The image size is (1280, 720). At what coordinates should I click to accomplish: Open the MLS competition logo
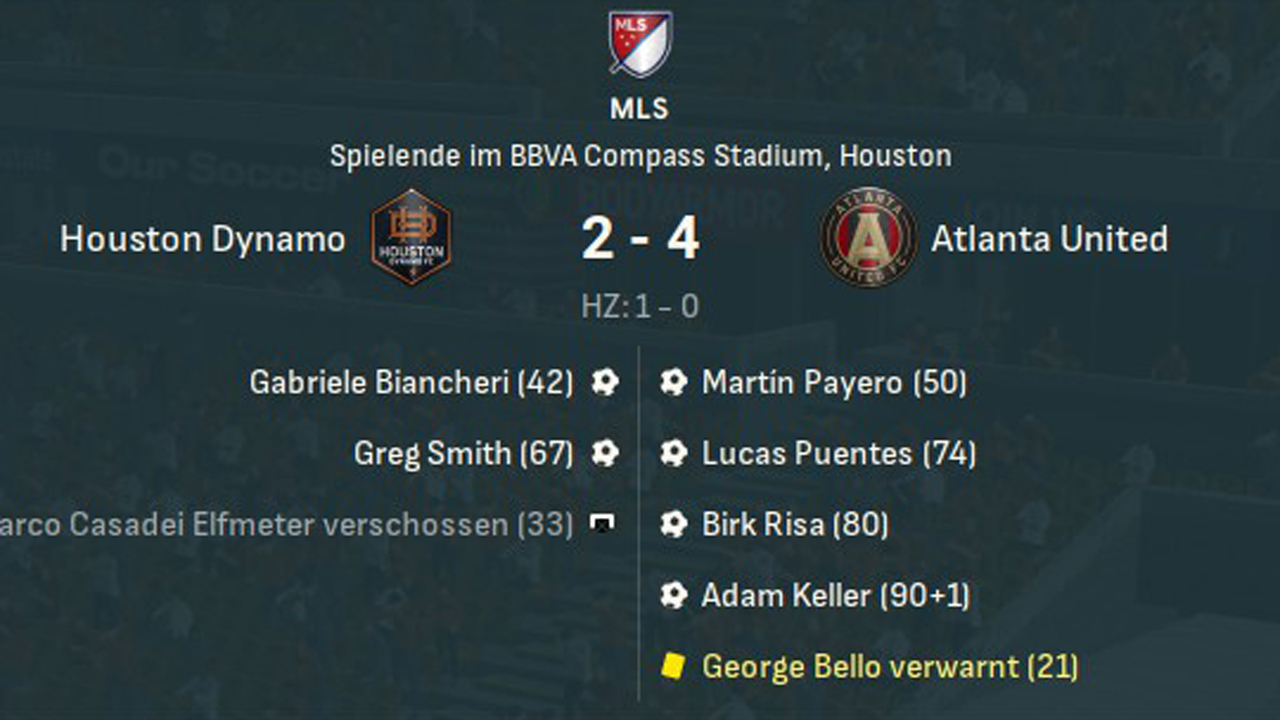(640, 44)
